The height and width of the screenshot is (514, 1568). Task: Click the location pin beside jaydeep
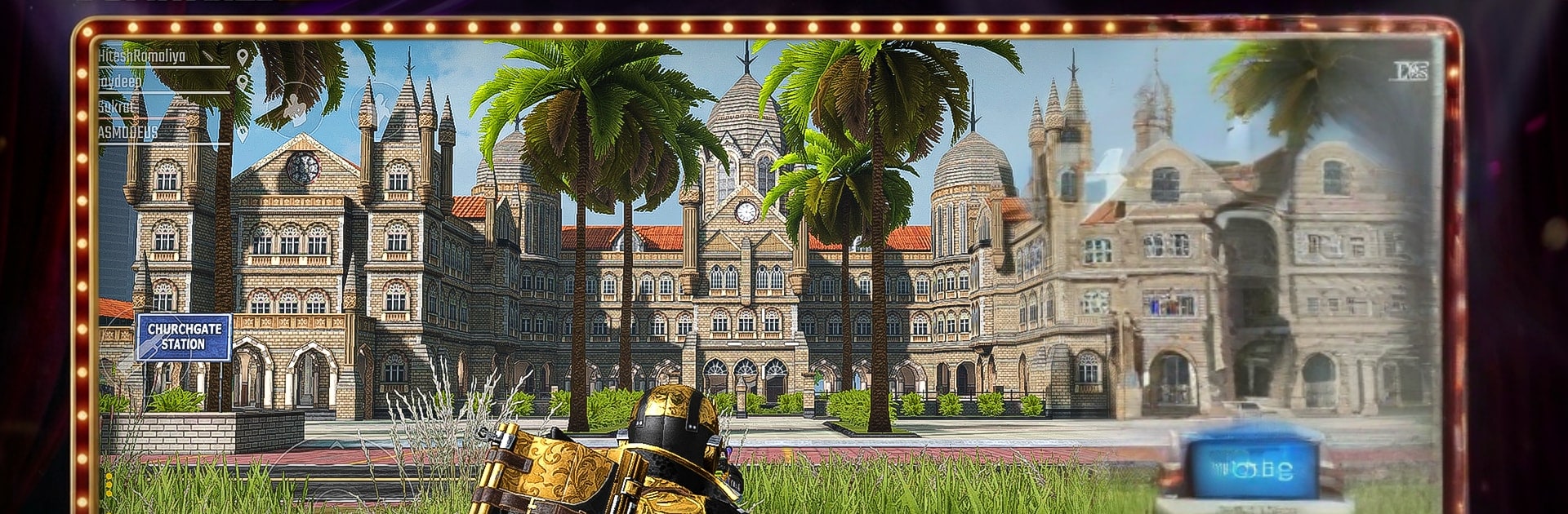[x=242, y=82]
